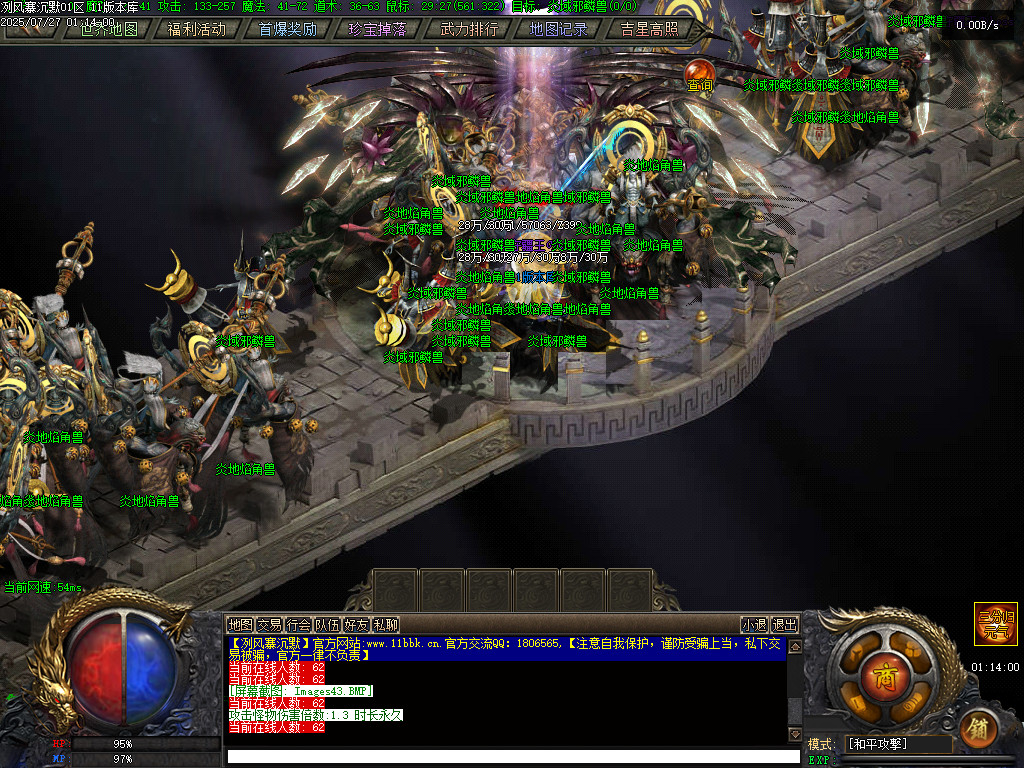This screenshot has width=1024, height=768.
Task: Open the 地图记录 map records
Action: 559,29
